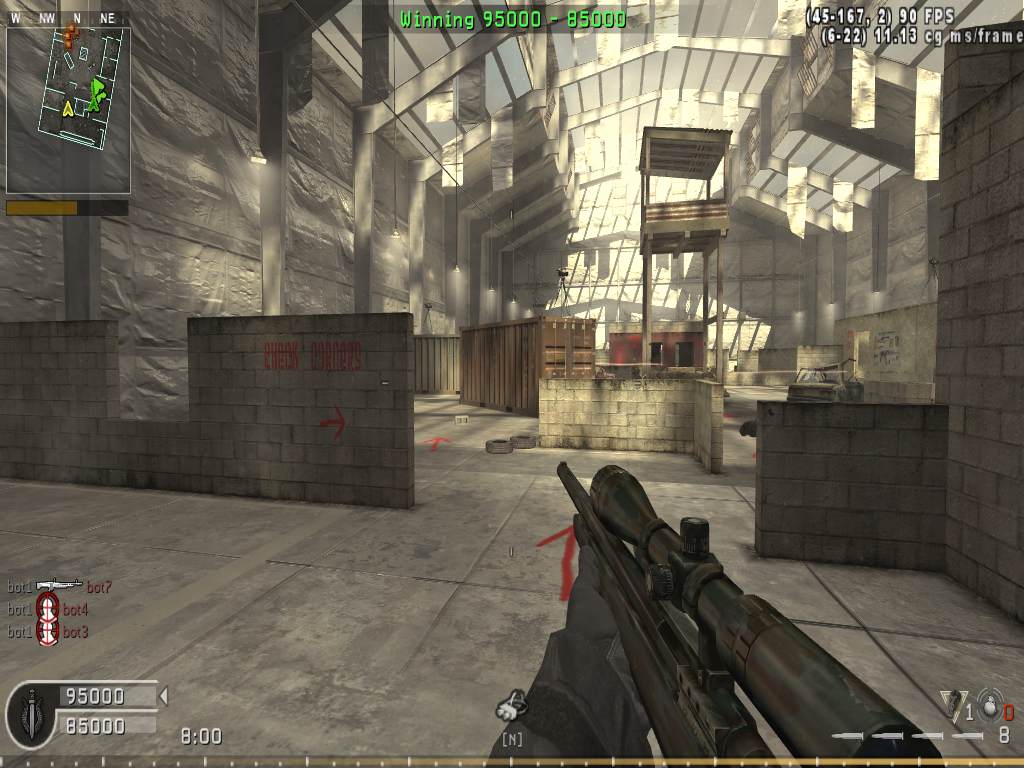The width and height of the screenshot is (1024, 768).
Task: Click the headshot icon beside bot3
Action: pos(48,630)
